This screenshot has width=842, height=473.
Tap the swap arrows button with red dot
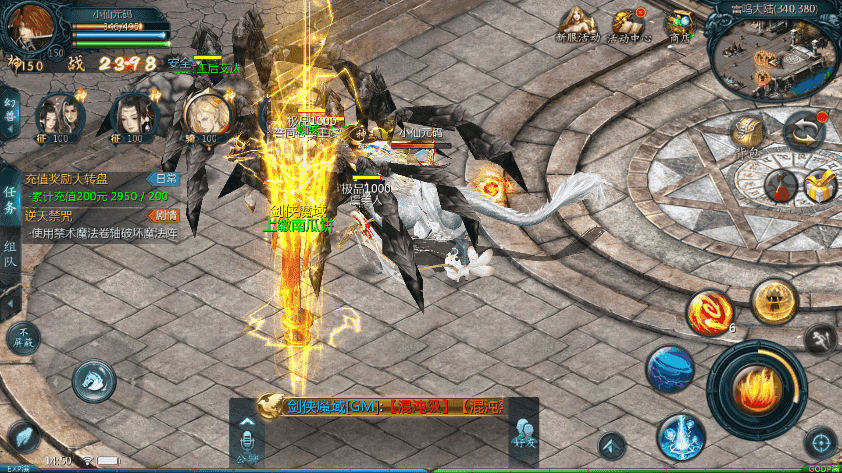(x=802, y=130)
